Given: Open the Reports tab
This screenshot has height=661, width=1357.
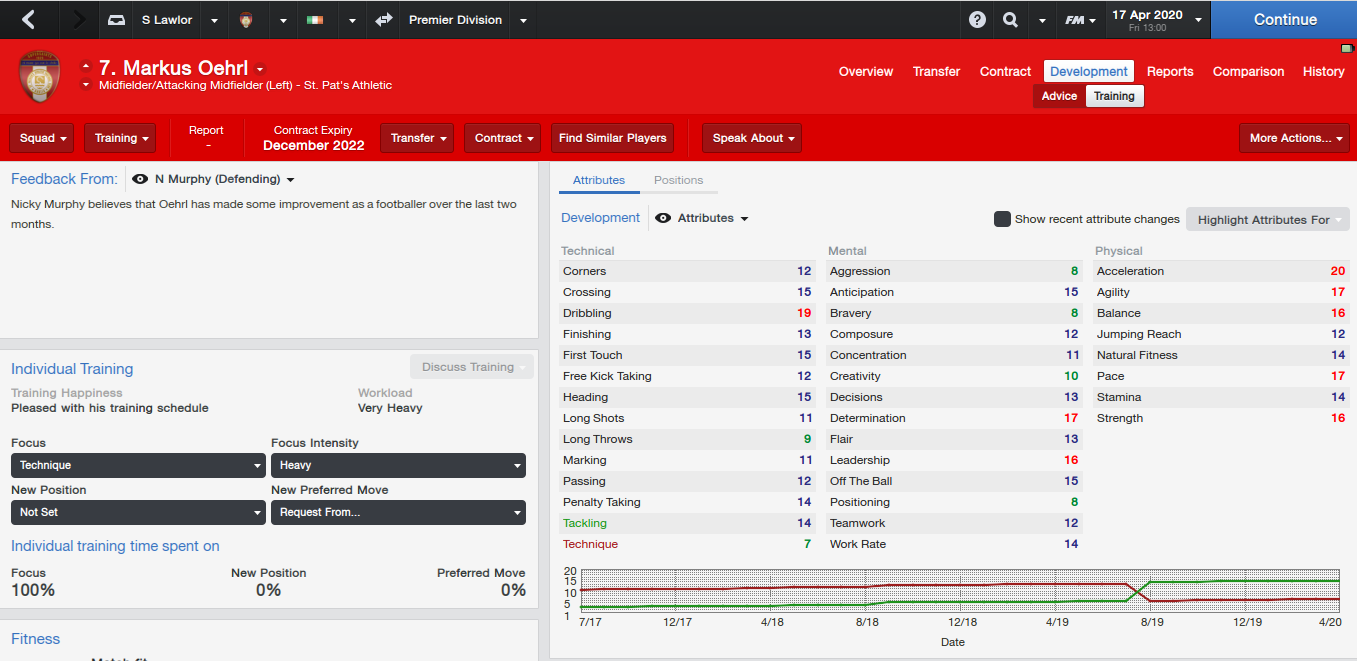Looking at the screenshot, I should [1170, 71].
